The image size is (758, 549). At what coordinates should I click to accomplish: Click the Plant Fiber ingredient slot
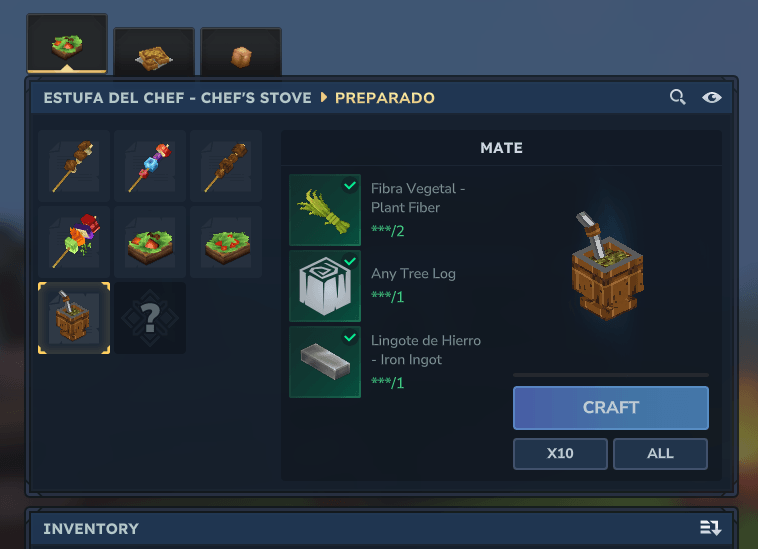(325, 210)
